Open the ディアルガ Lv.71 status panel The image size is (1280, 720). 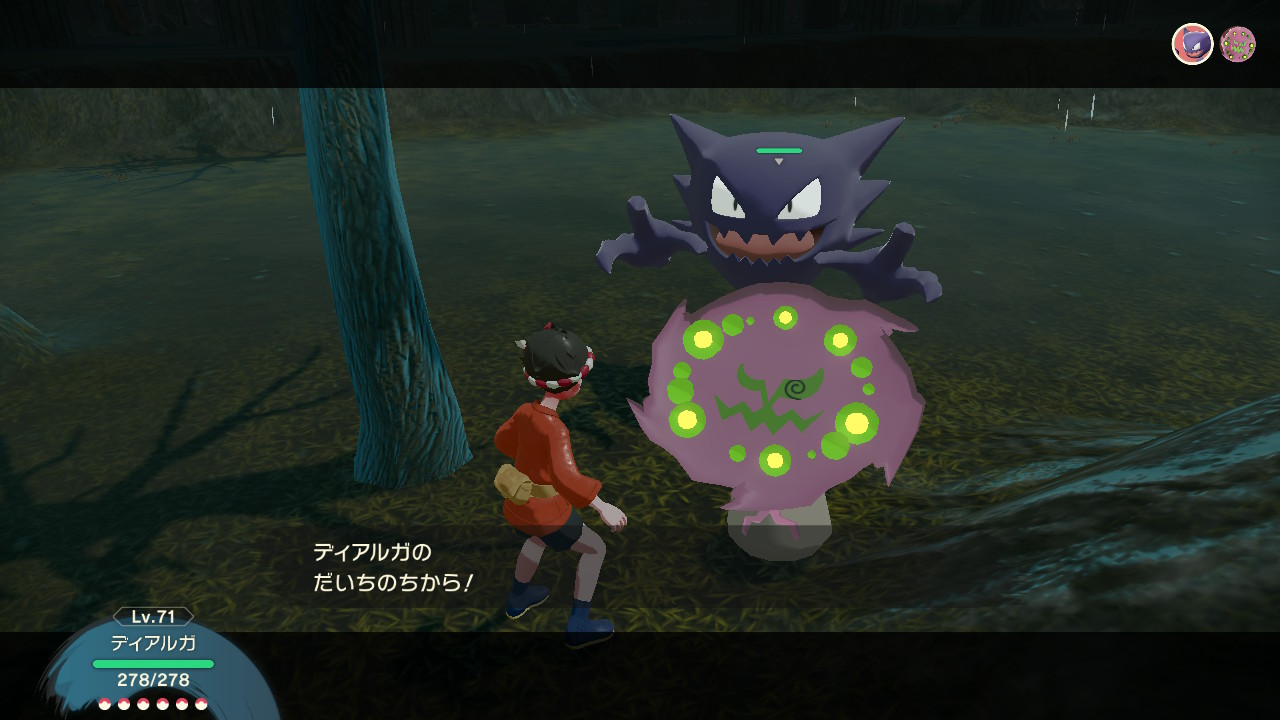(153, 660)
